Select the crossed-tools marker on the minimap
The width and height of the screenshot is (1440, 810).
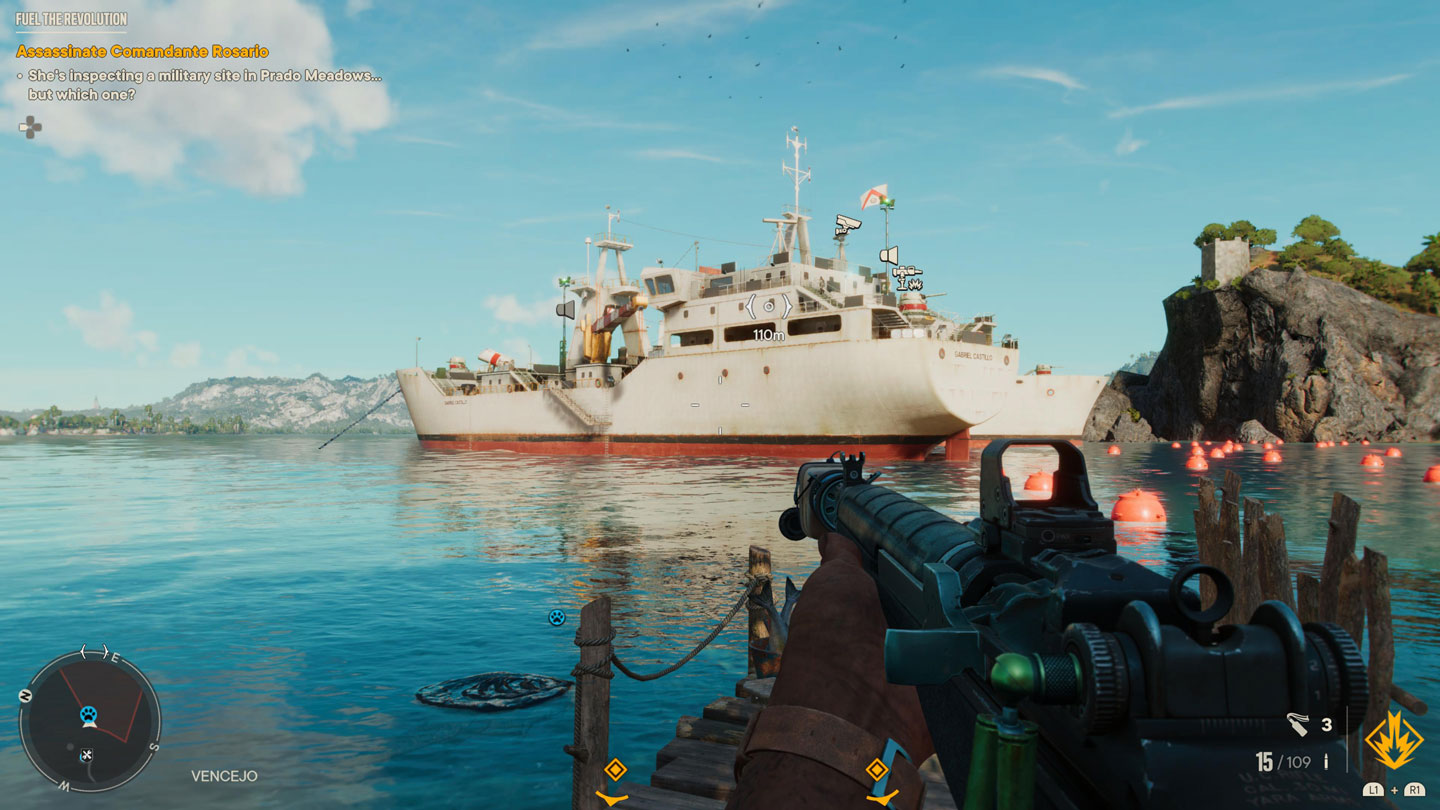[x=87, y=755]
